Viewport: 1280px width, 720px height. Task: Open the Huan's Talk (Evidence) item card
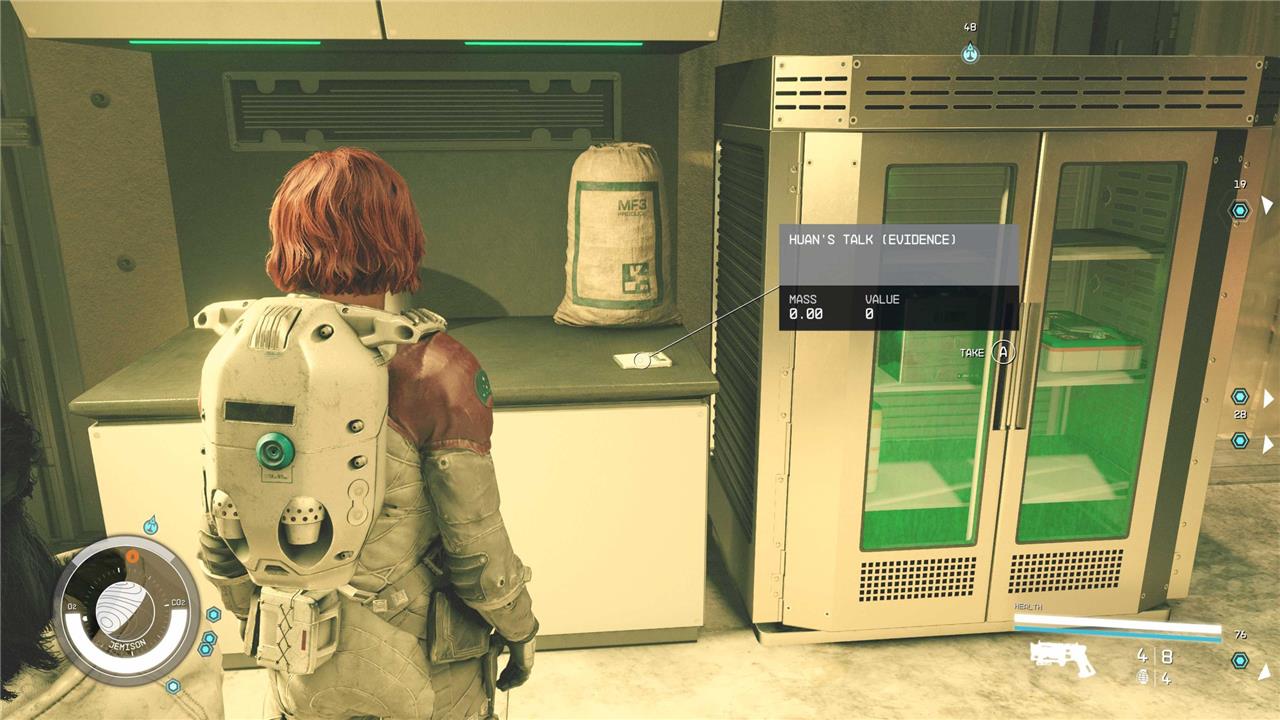point(898,277)
